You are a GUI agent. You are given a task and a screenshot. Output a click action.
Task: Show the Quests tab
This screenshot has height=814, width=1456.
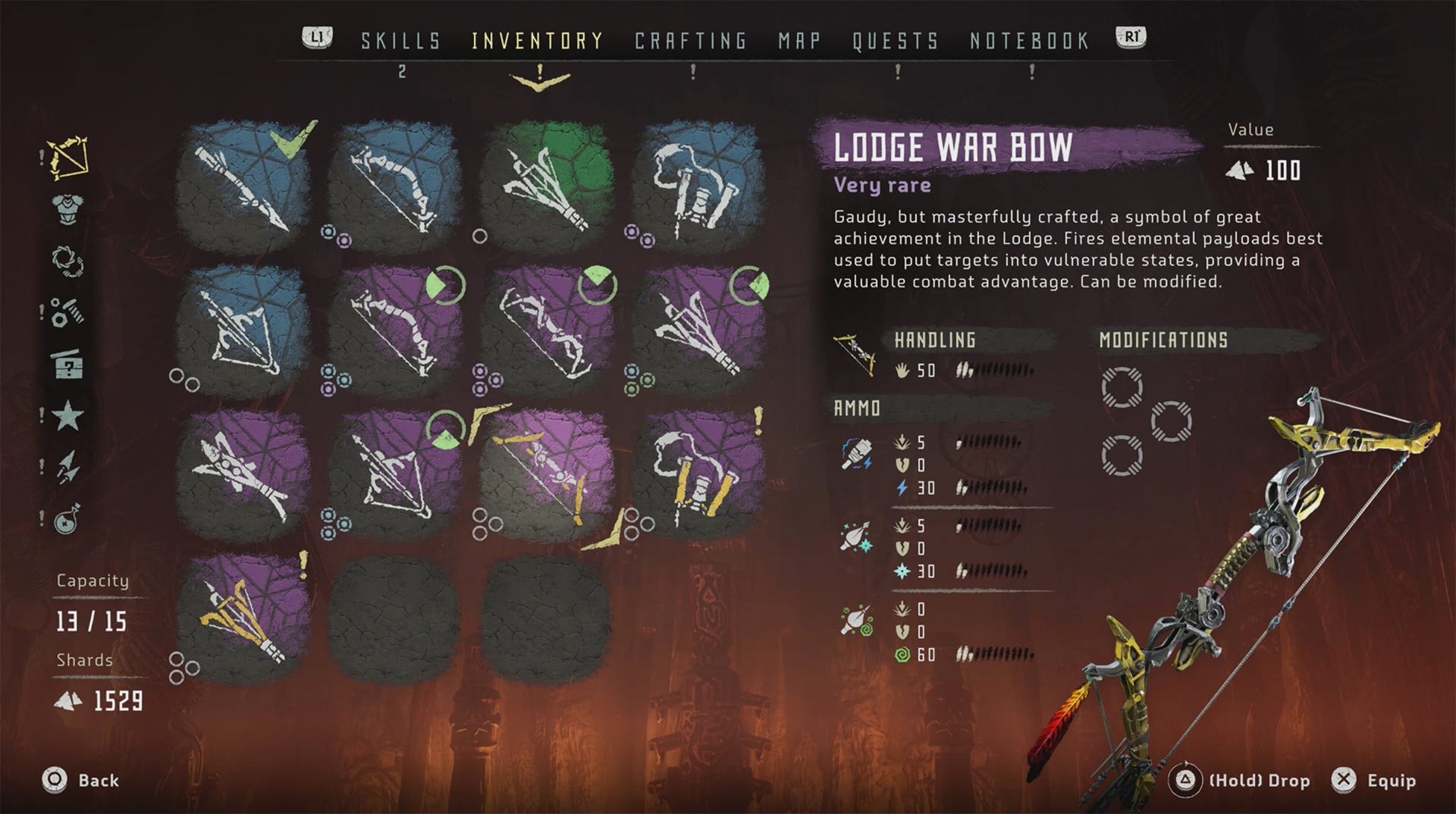pyautogui.click(x=896, y=41)
